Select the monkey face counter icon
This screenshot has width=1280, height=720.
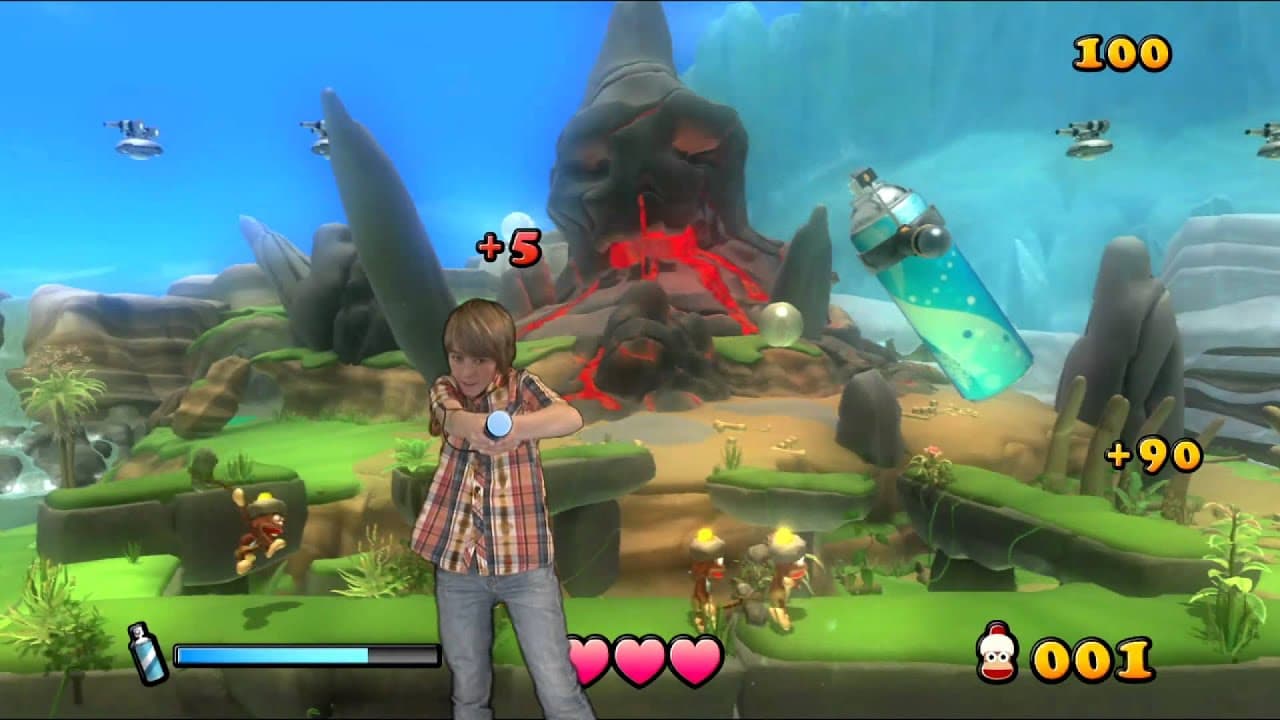point(996,657)
